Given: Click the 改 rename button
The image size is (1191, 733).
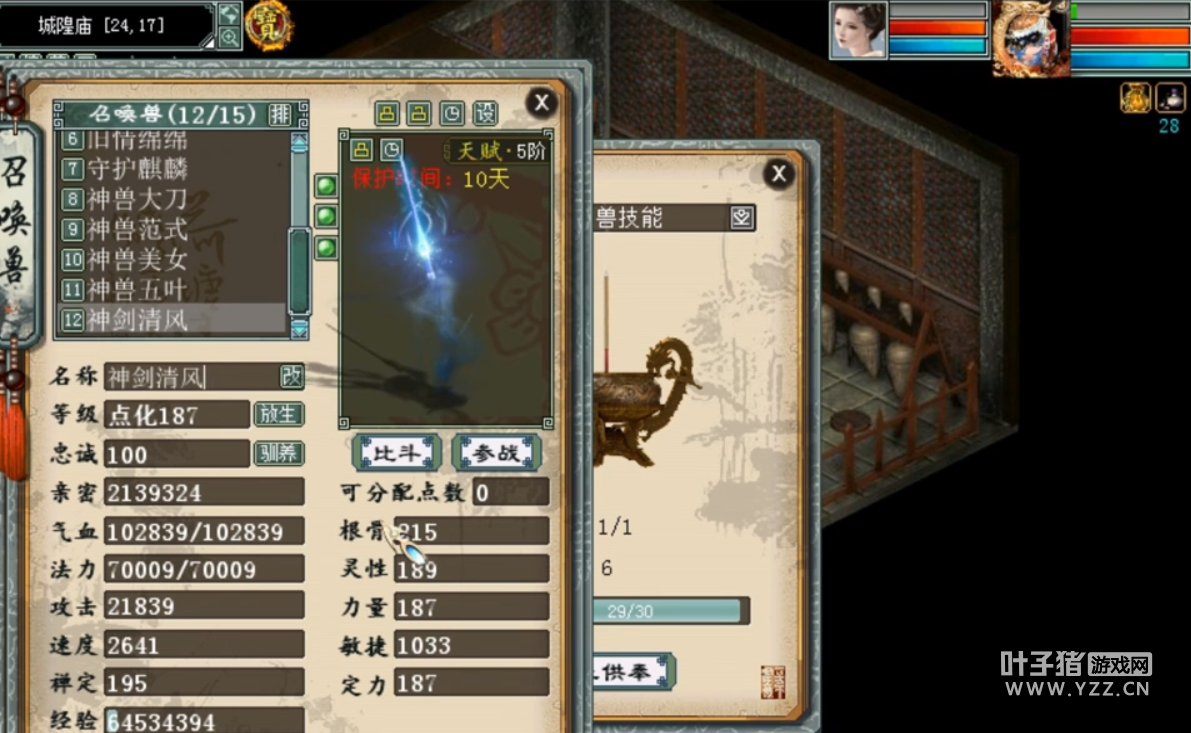Looking at the screenshot, I should pyautogui.click(x=291, y=376).
